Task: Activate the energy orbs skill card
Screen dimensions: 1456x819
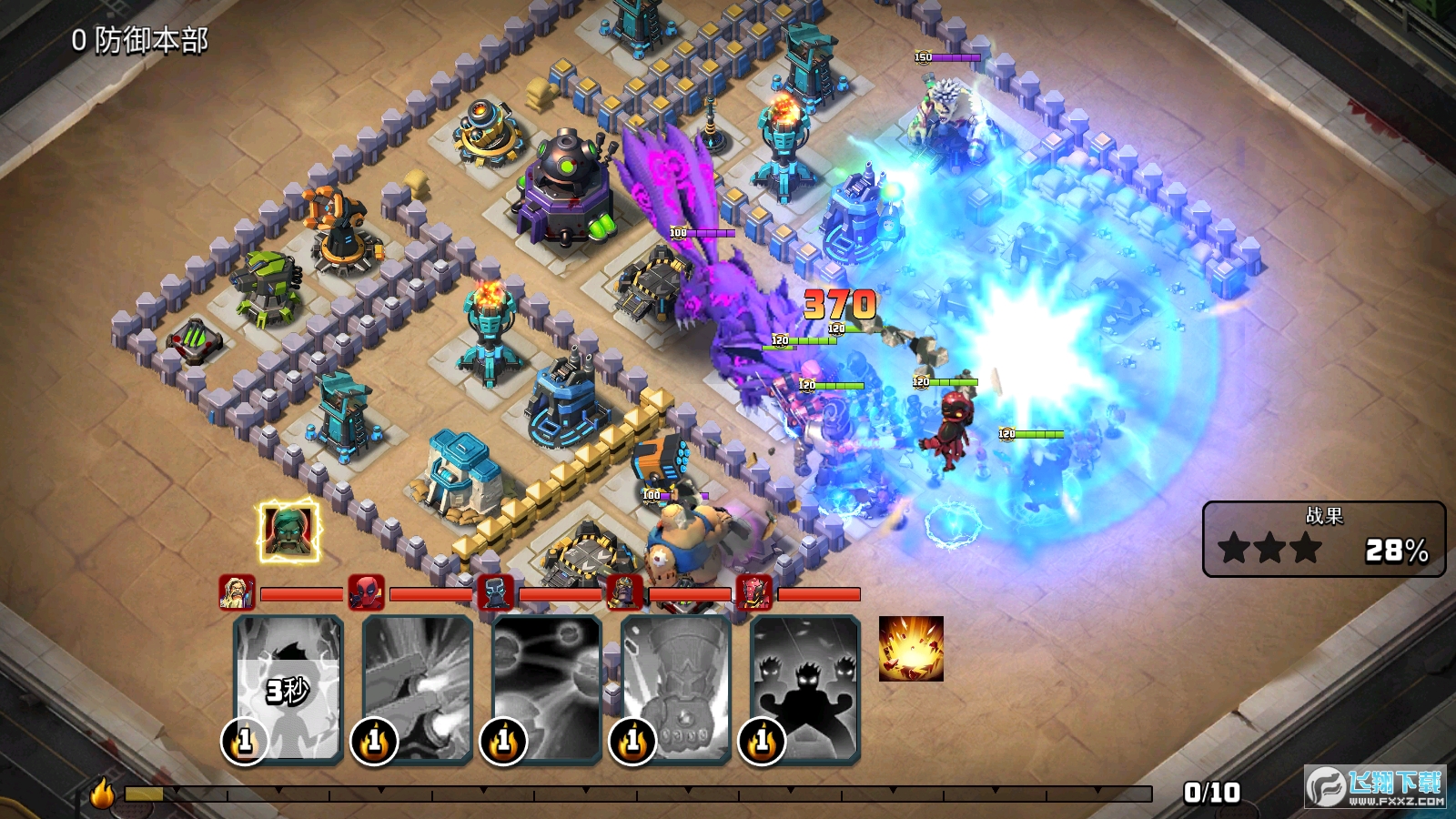Action: pyautogui.click(x=546, y=687)
